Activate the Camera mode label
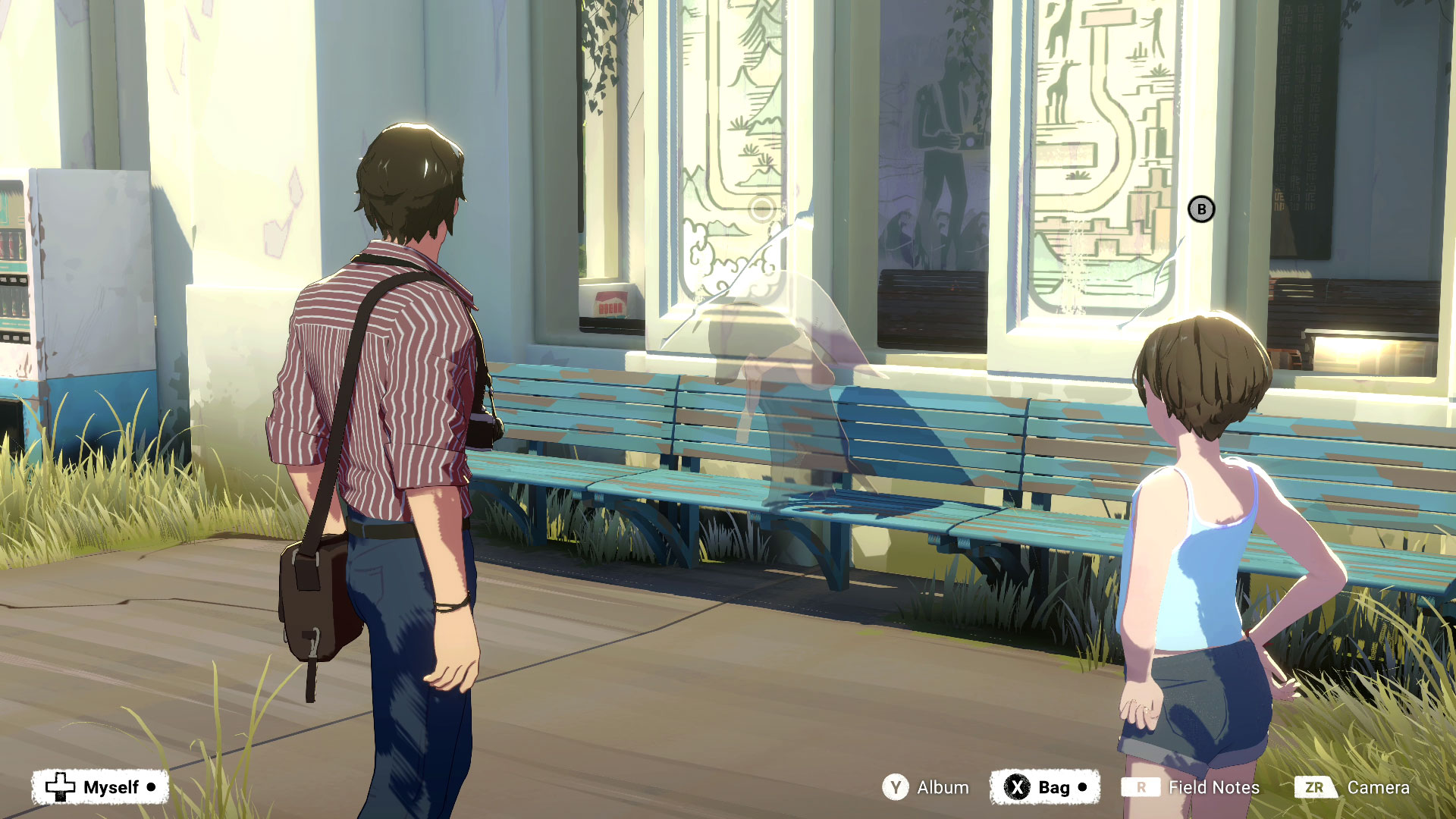Screen dimensions: 1456x819 1378,788
